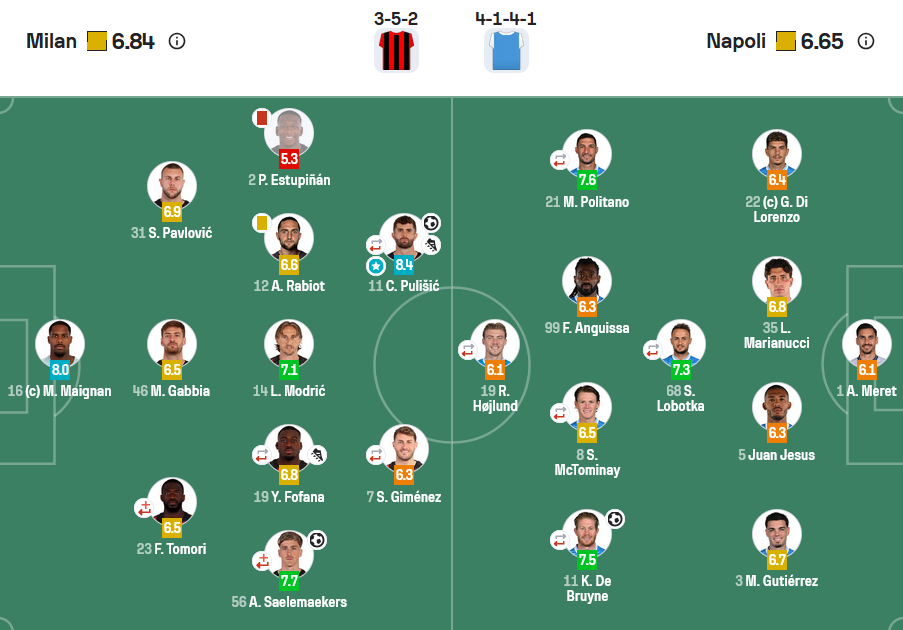View M. Politano's player details
Viewport: 903px width, 630px height.
[587, 155]
